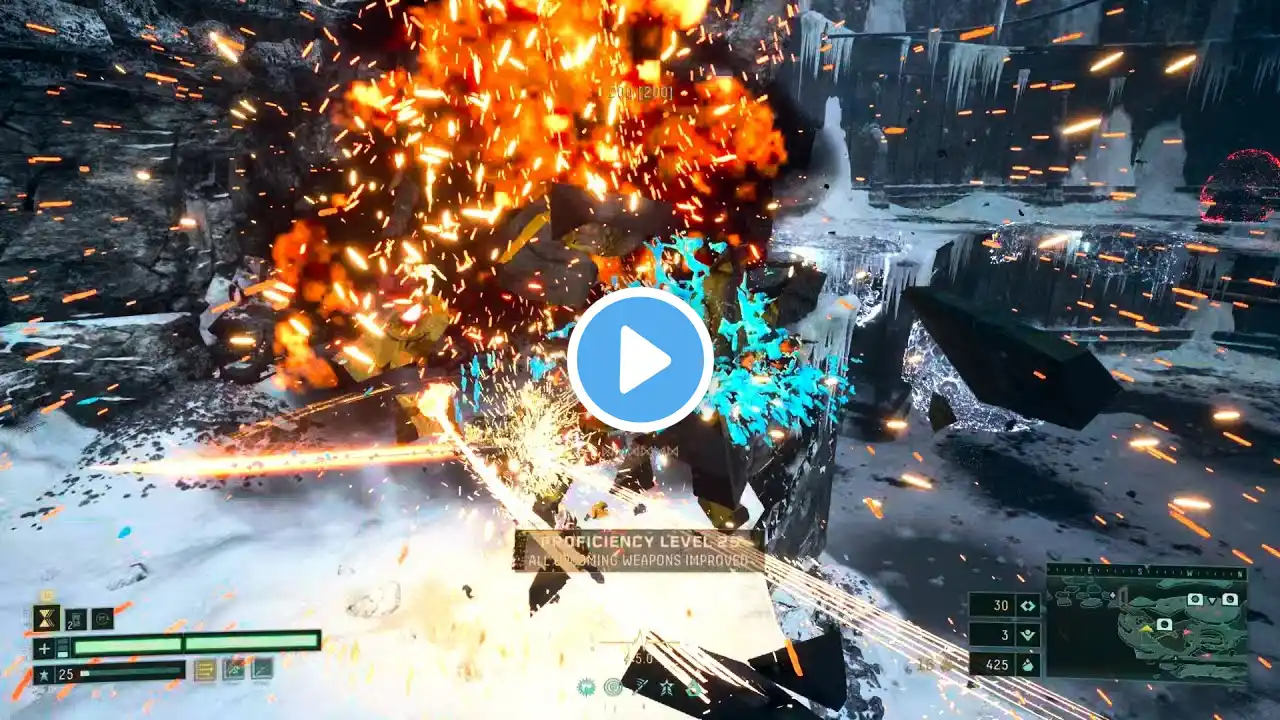Select the star proficiency icon

[x=44, y=674]
